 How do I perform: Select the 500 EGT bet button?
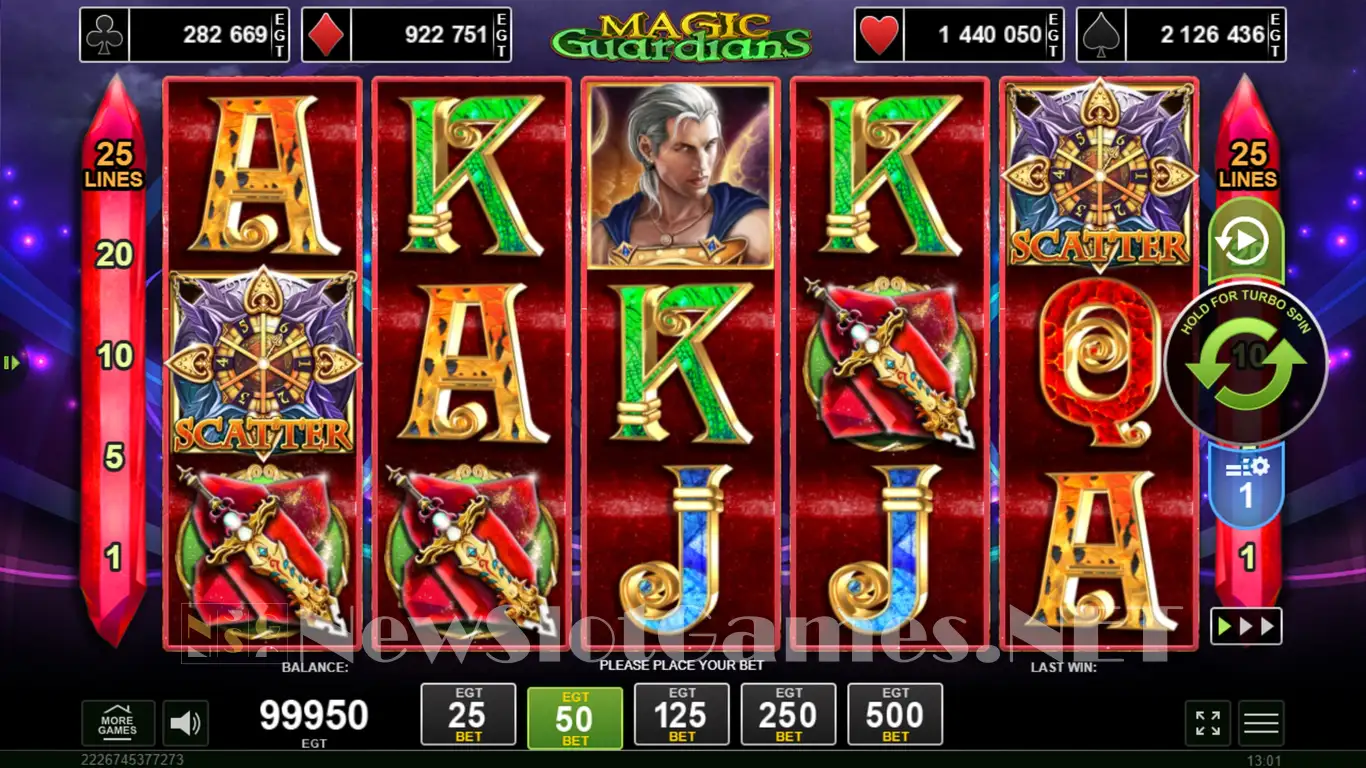click(x=895, y=714)
